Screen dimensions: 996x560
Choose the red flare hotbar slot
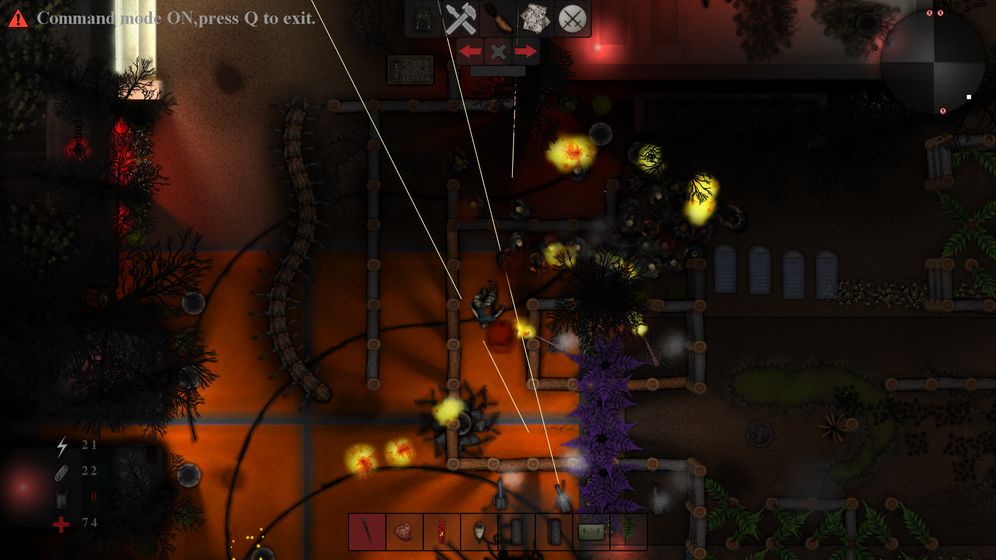coord(441,531)
